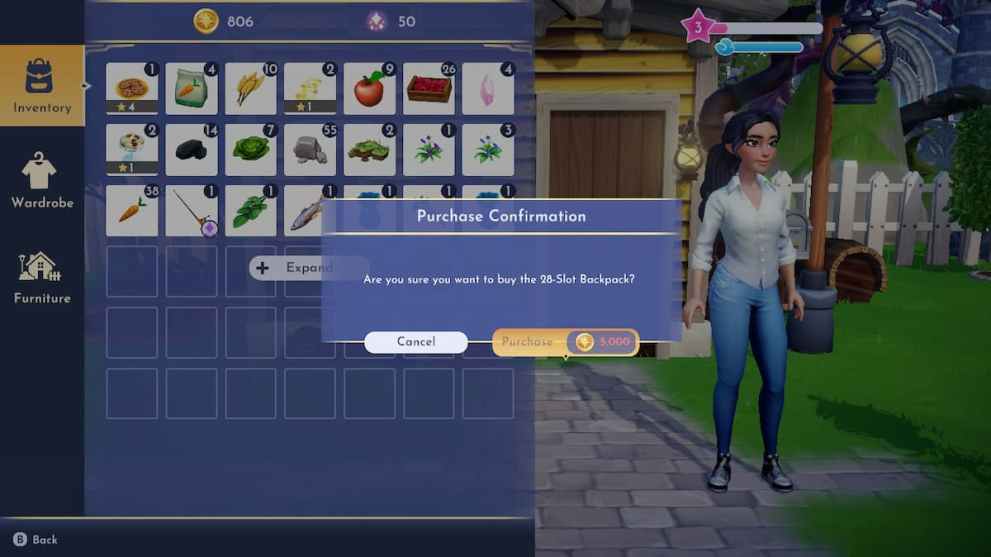Select the crate of red berries

[x=429, y=89]
